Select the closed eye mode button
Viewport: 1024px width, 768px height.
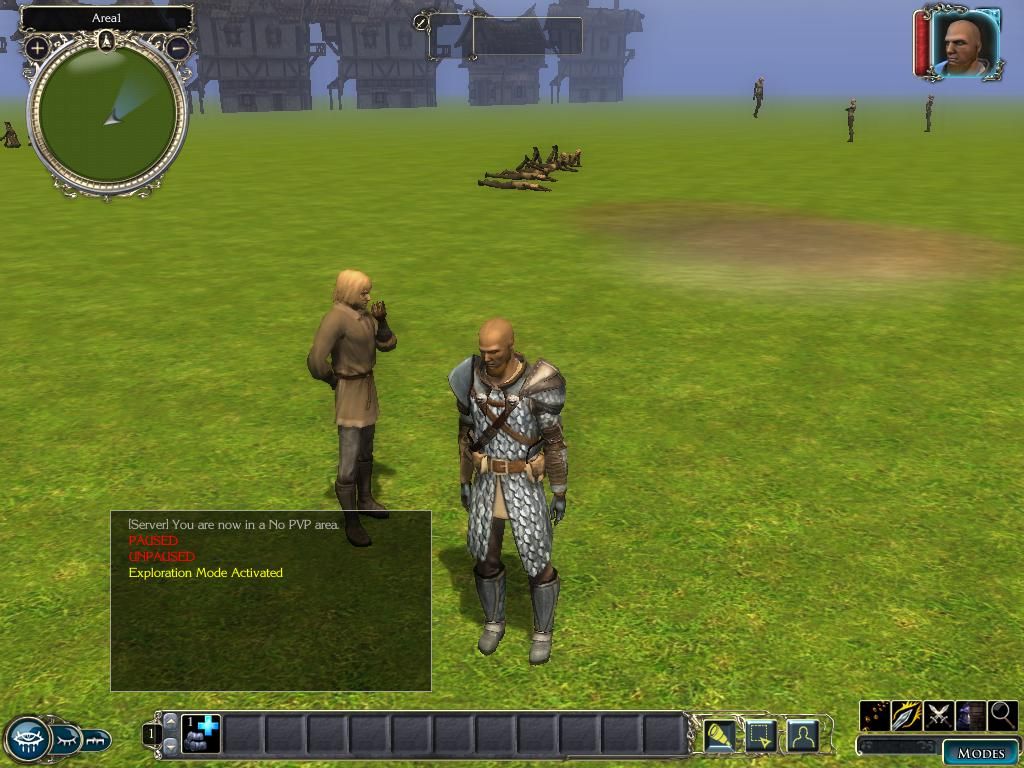pyautogui.click(x=67, y=740)
